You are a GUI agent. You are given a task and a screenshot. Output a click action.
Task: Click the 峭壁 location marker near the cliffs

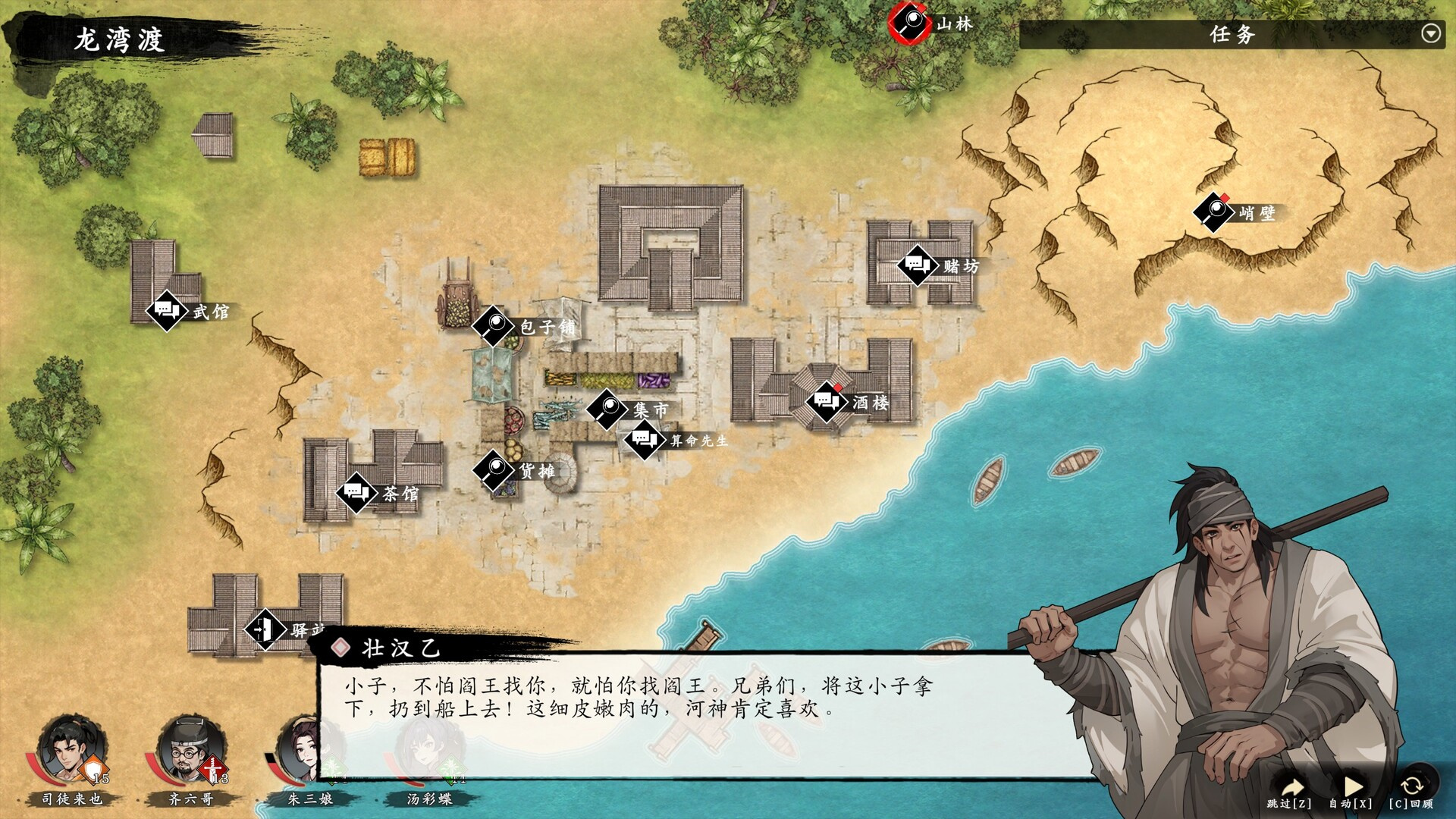click(1215, 213)
